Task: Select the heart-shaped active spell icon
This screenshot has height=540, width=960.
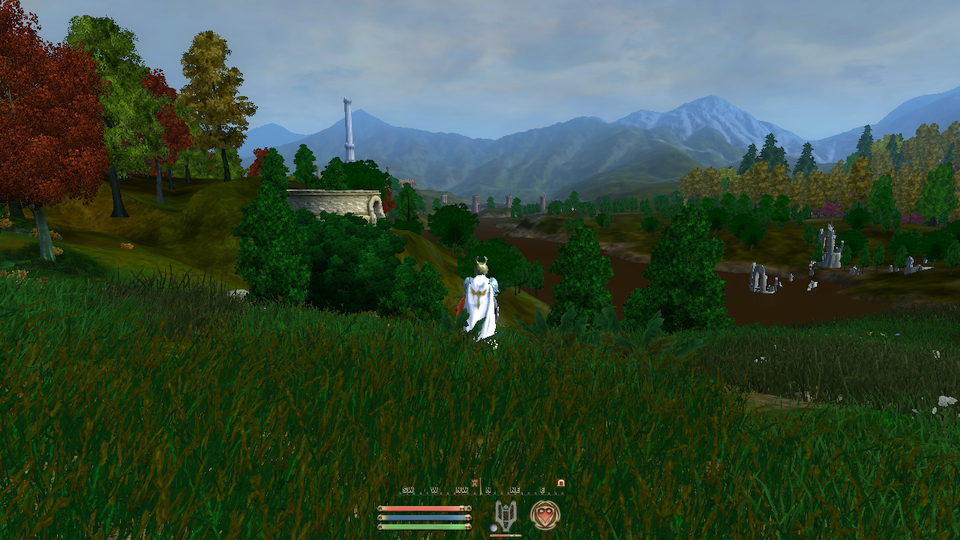Action: point(545,515)
